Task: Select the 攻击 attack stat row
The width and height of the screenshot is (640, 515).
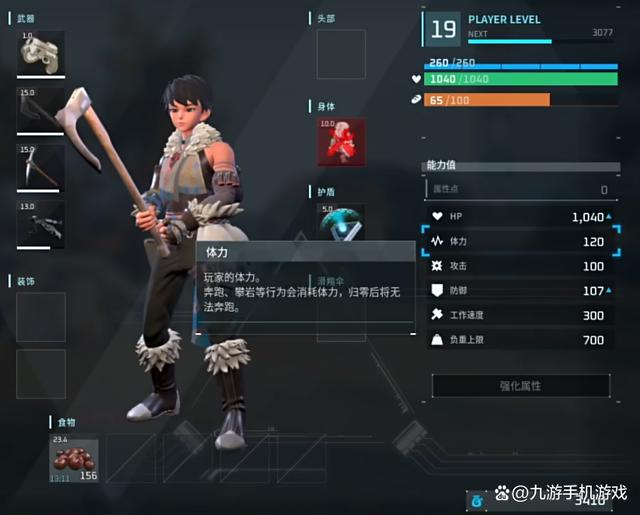Action: tap(520, 267)
